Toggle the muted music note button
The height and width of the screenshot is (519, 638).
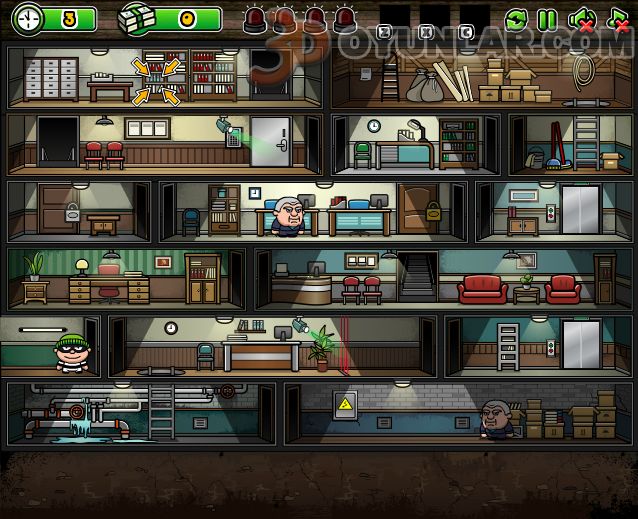point(617,19)
